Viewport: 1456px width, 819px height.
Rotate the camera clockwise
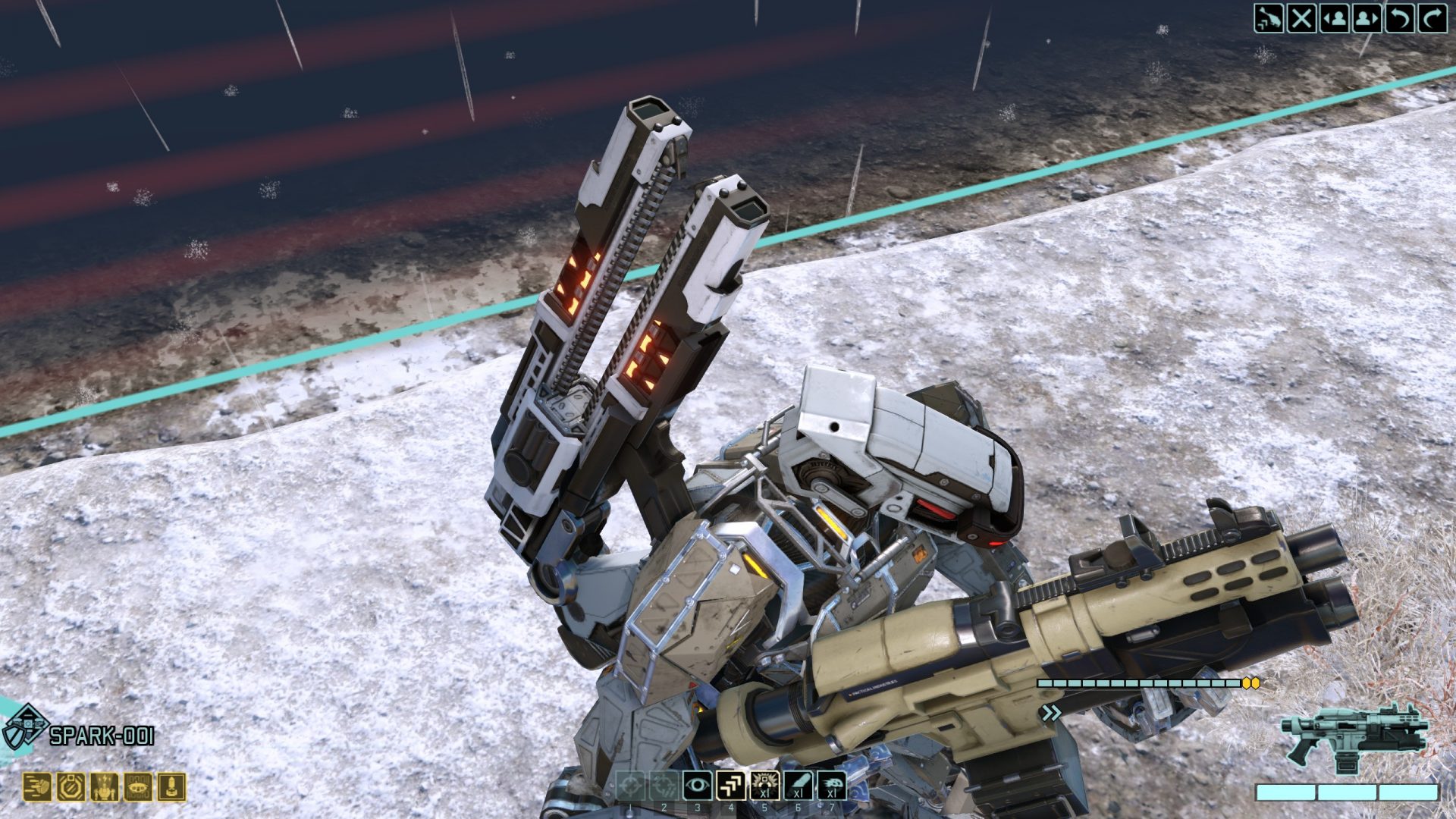click(1432, 18)
